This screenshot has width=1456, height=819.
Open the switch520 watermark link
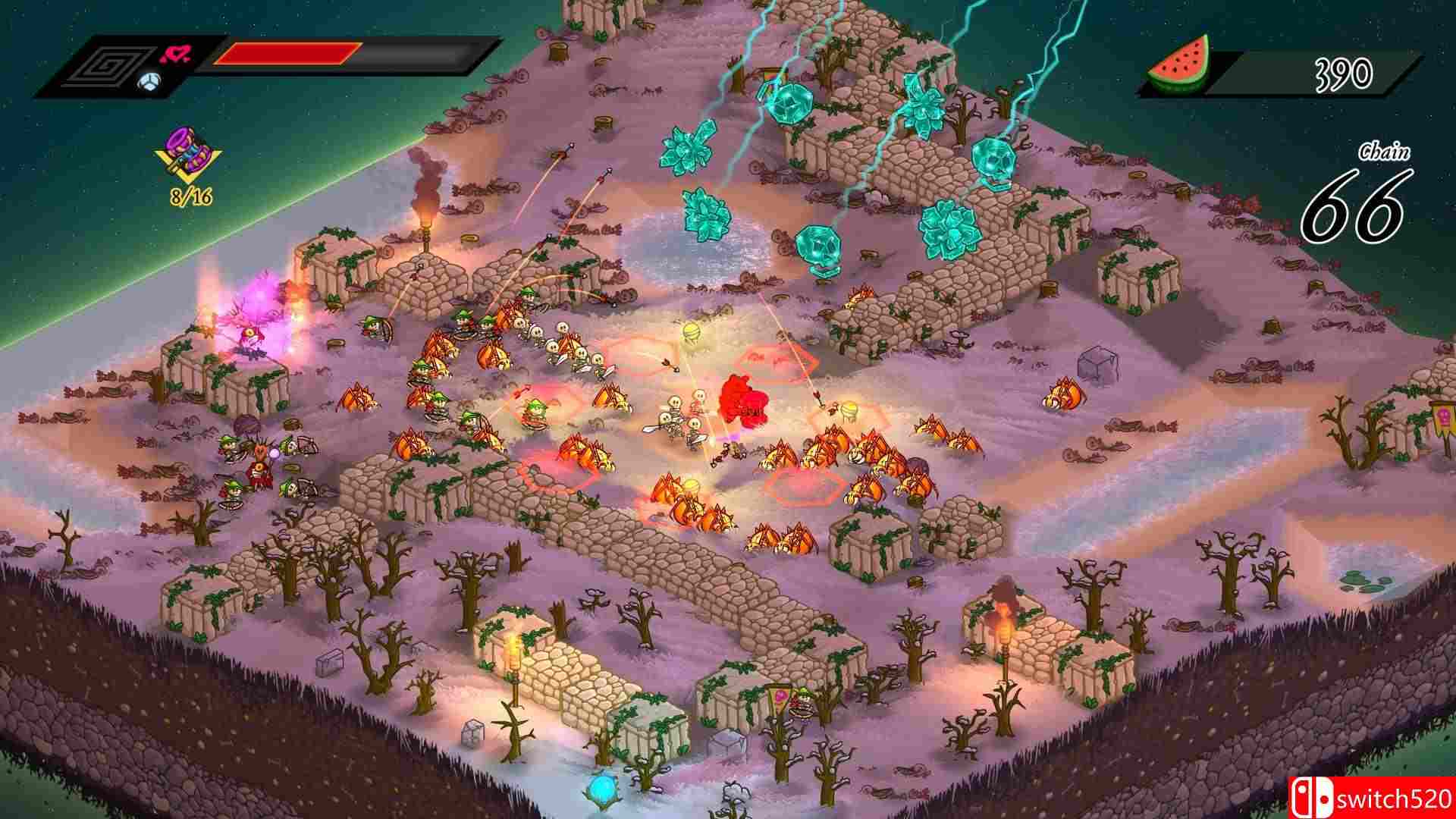pos(1389,800)
